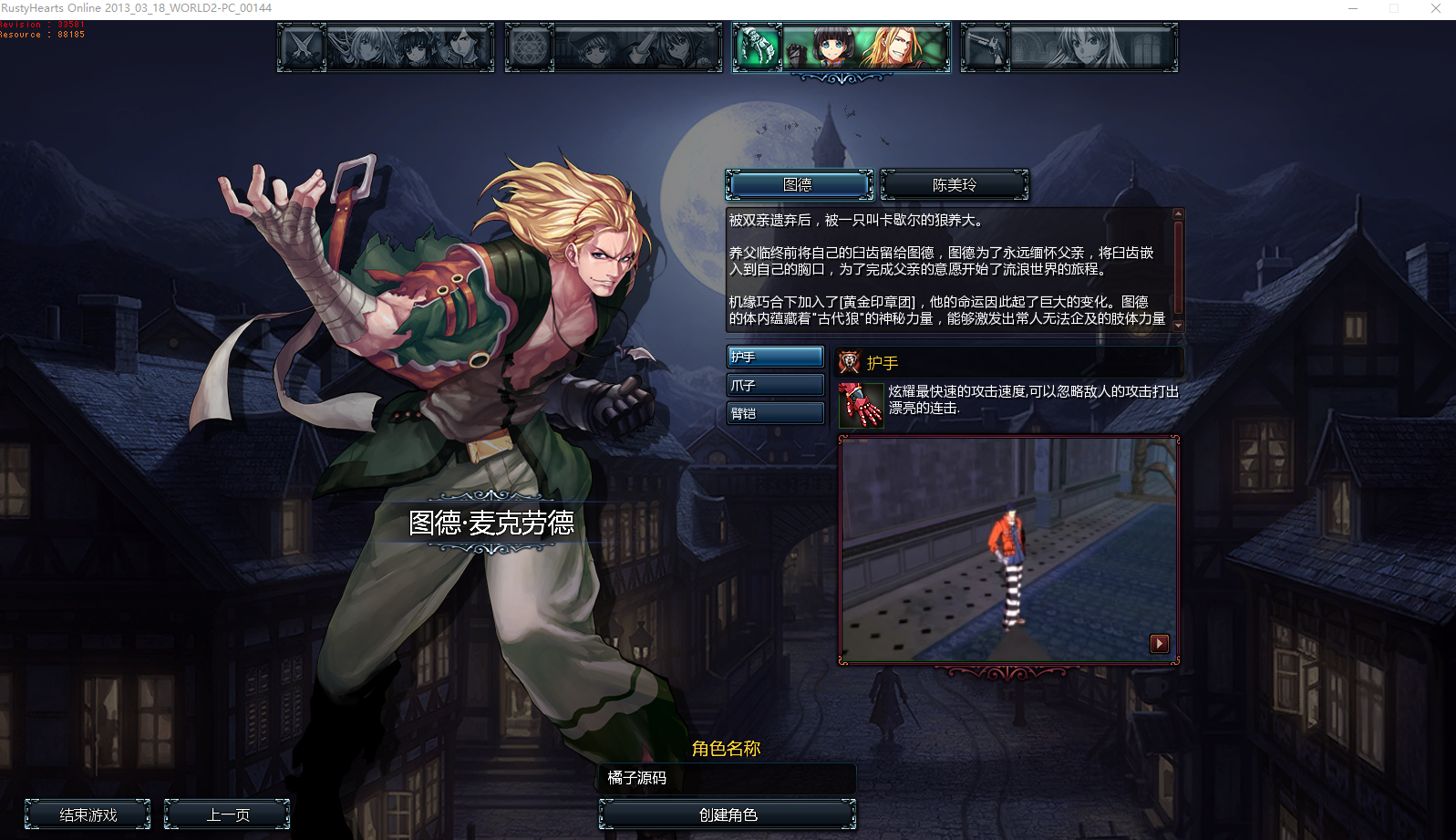The image size is (1456, 840).
Task: Switch to the 陈美玲 tab
Action: pos(954,184)
